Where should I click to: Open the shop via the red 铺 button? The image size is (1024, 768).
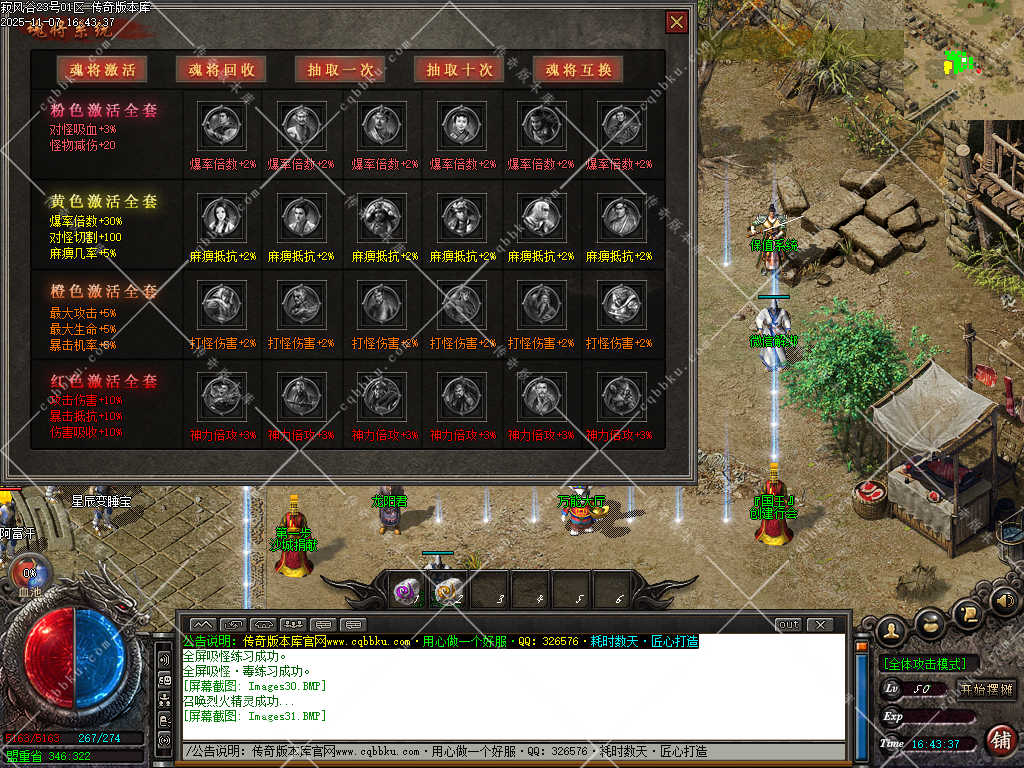coord(999,740)
